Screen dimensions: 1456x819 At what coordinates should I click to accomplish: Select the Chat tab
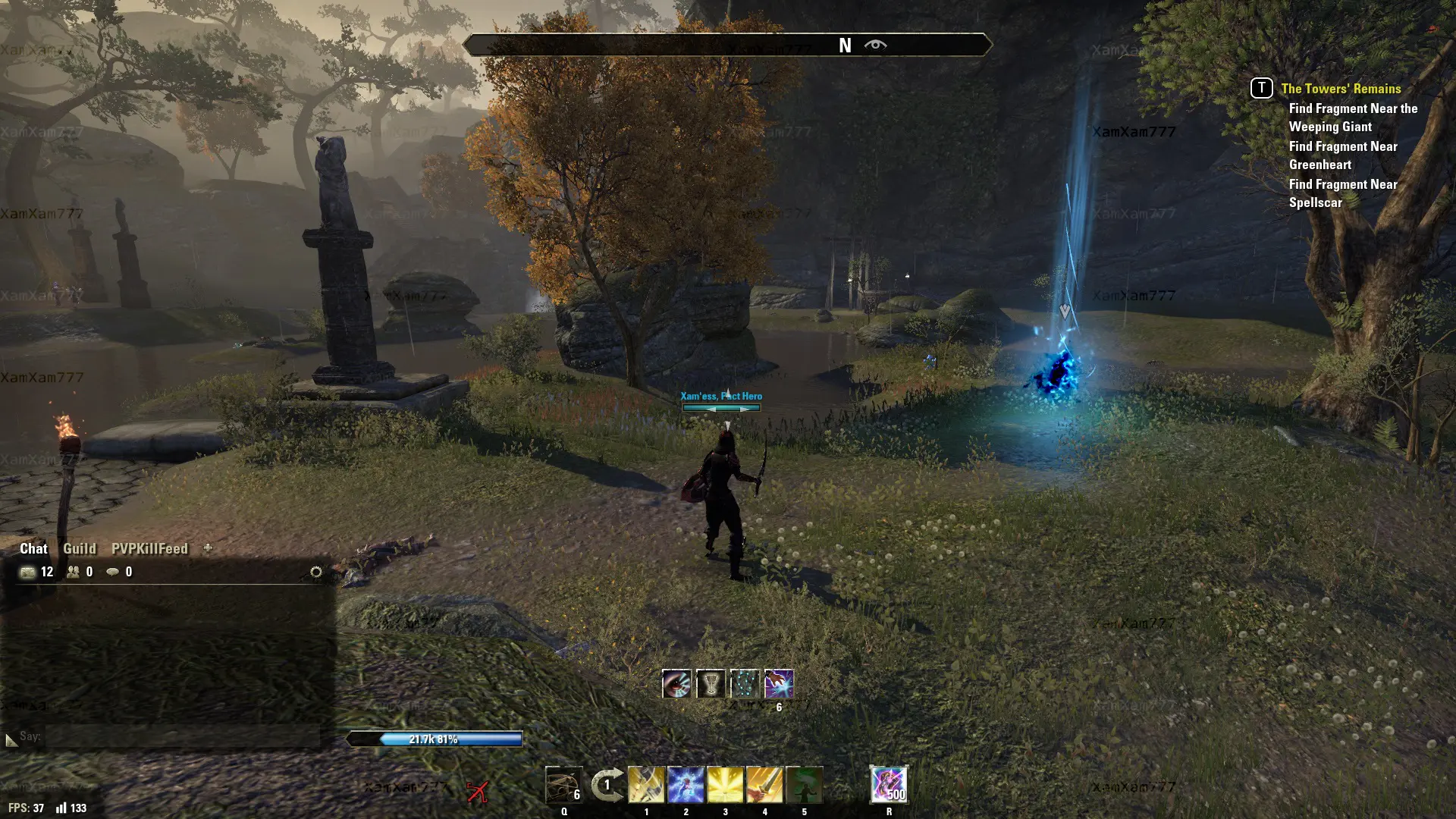pos(33,548)
